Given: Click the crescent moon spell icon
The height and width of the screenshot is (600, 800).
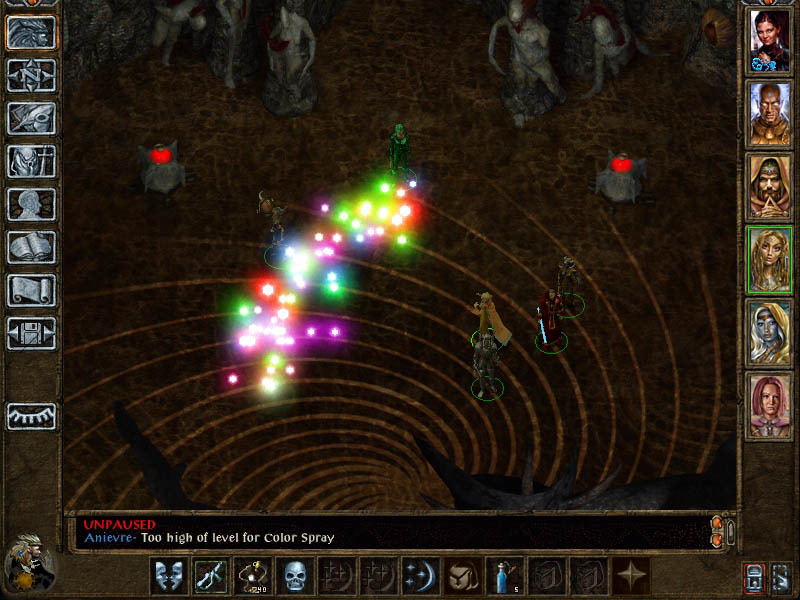Looking at the screenshot, I should (x=418, y=576).
